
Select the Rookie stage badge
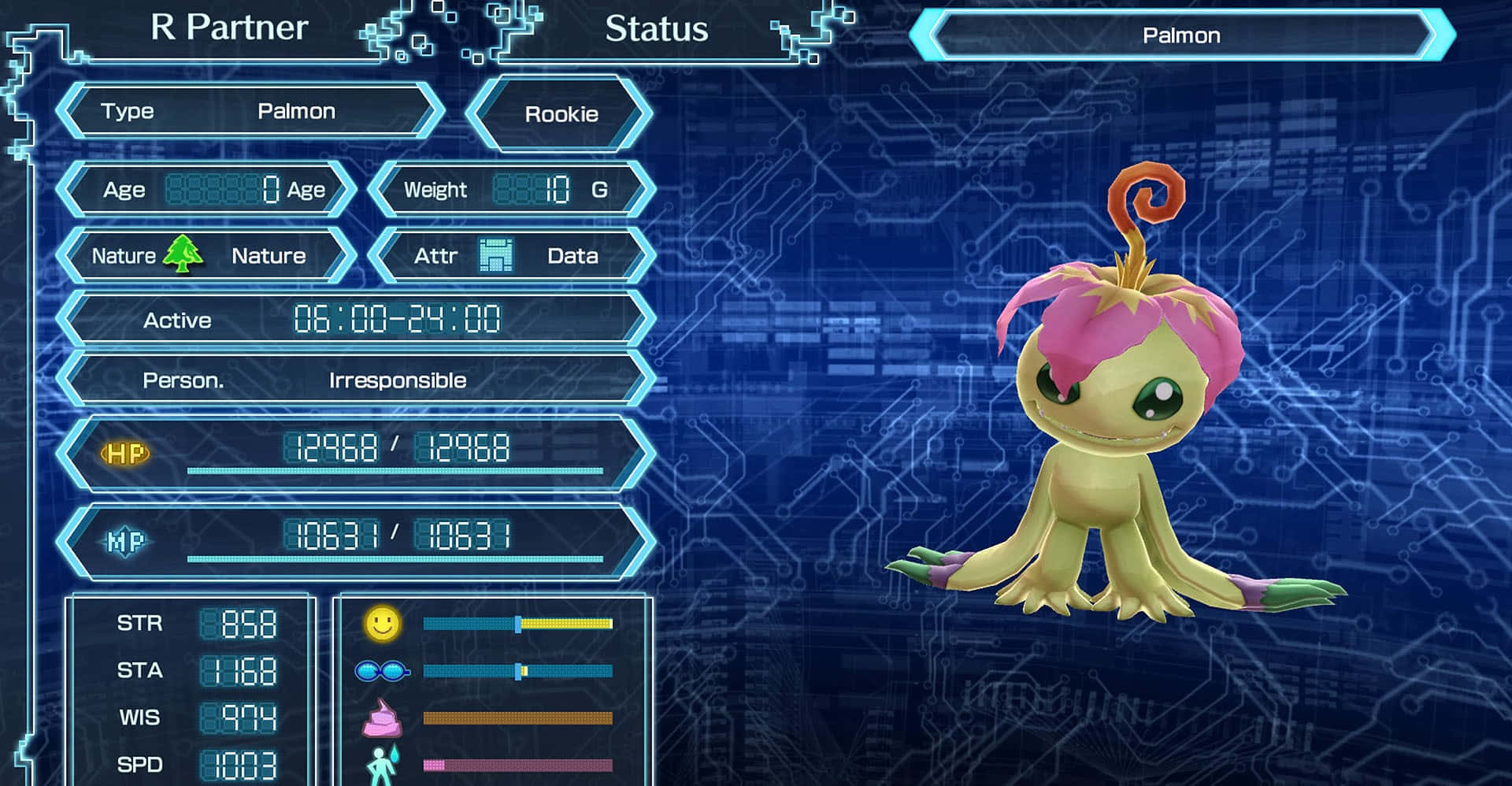[561, 114]
